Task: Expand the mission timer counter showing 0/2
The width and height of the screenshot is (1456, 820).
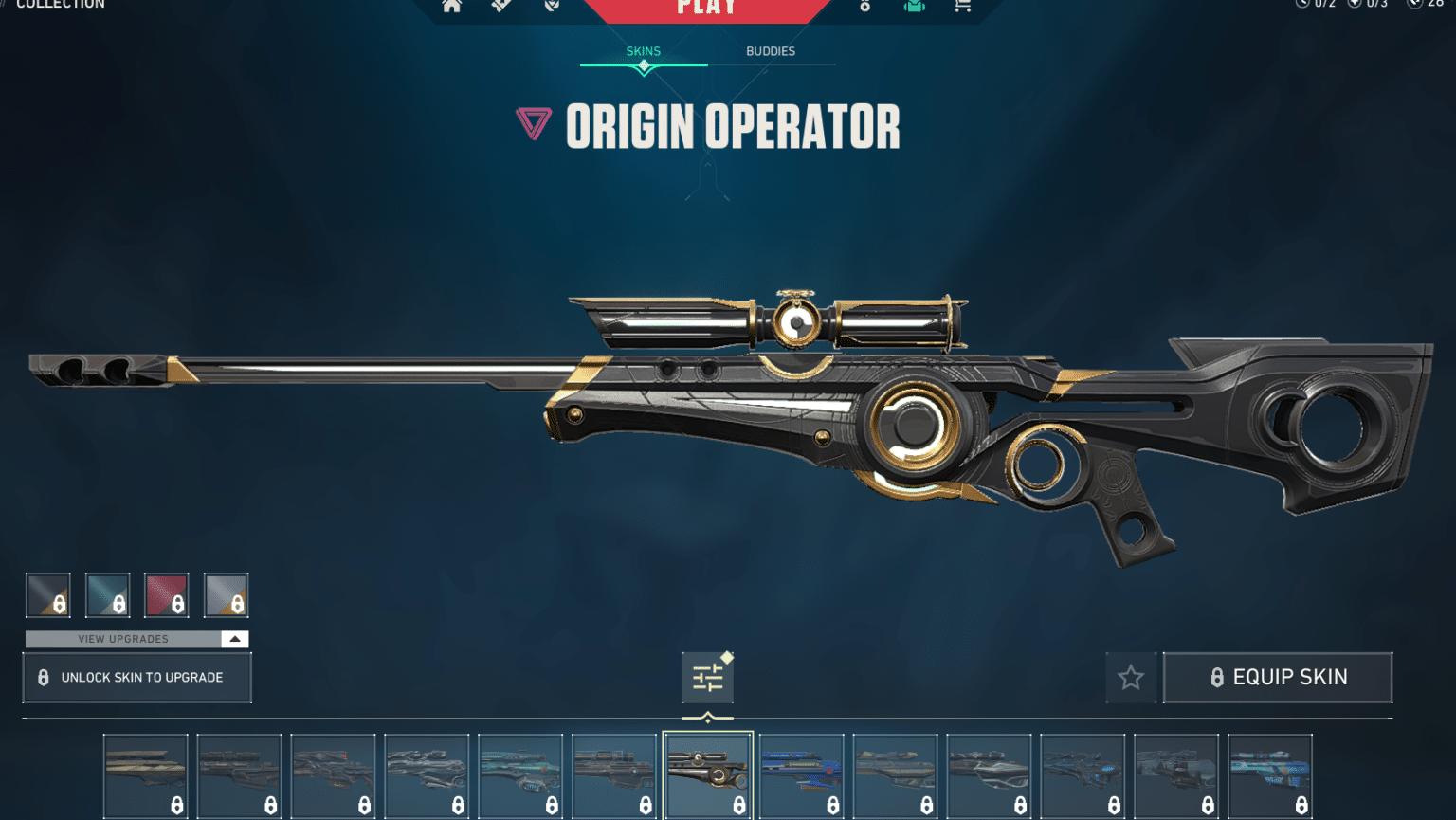Action: coord(1314,5)
